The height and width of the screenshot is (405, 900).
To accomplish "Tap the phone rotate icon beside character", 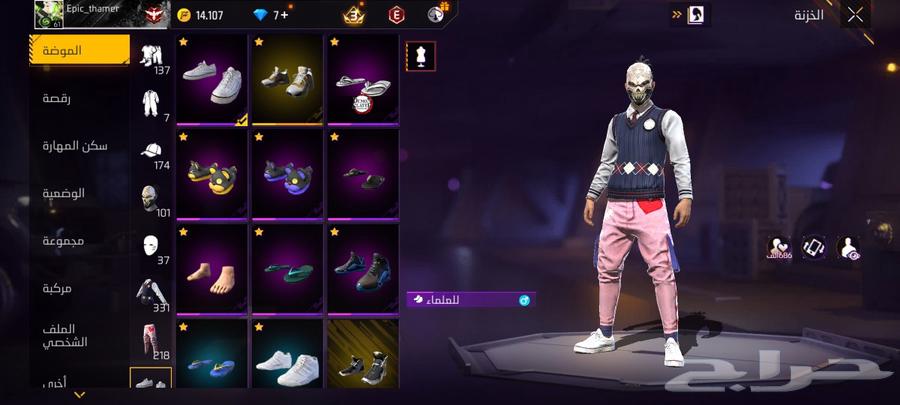I will point(814,247).
